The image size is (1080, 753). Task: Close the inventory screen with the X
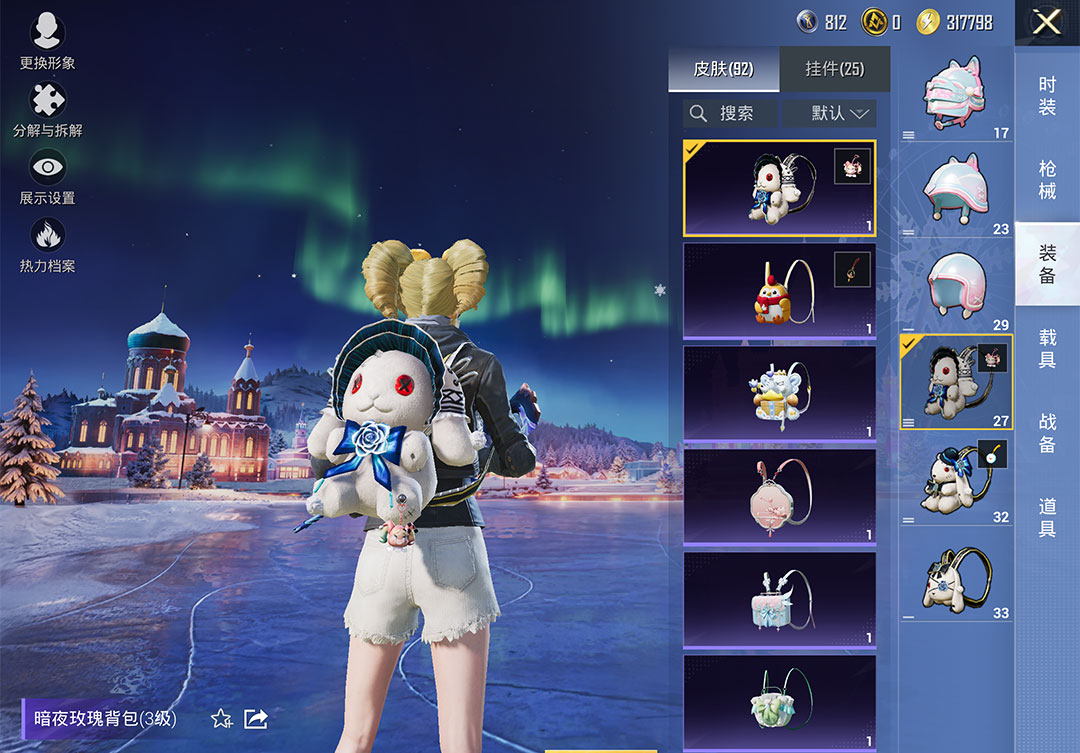(1046, 22)
